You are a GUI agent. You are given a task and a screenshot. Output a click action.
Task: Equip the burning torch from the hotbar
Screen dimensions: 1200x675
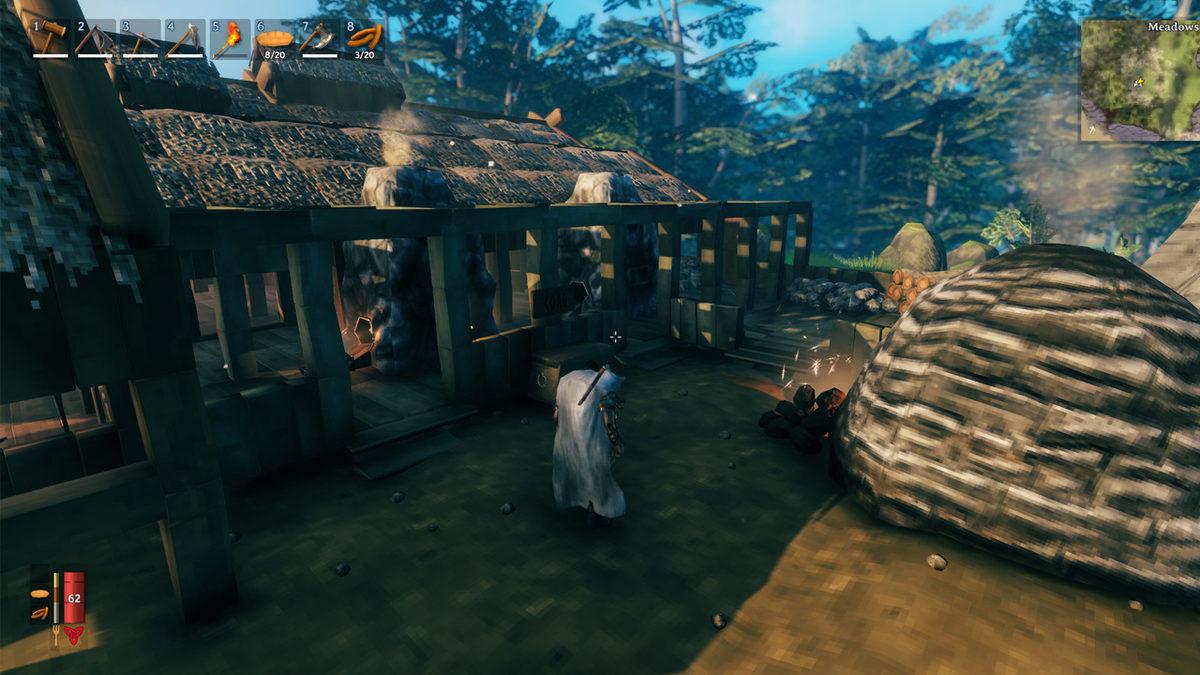tap(228, 38)
